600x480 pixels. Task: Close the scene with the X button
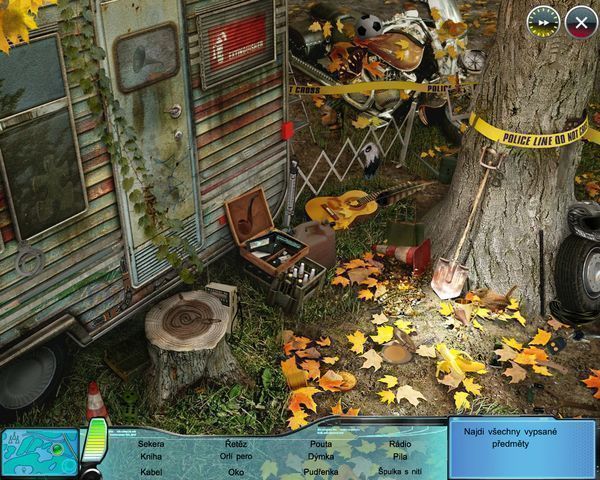(580, 20)
